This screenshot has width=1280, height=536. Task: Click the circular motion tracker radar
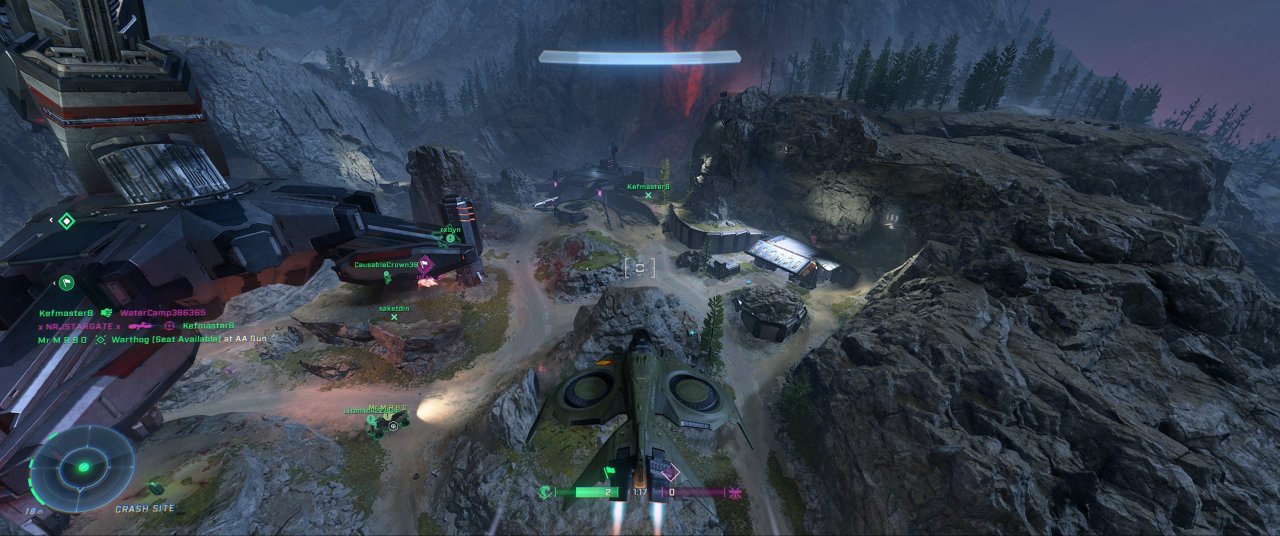(83, 467)
